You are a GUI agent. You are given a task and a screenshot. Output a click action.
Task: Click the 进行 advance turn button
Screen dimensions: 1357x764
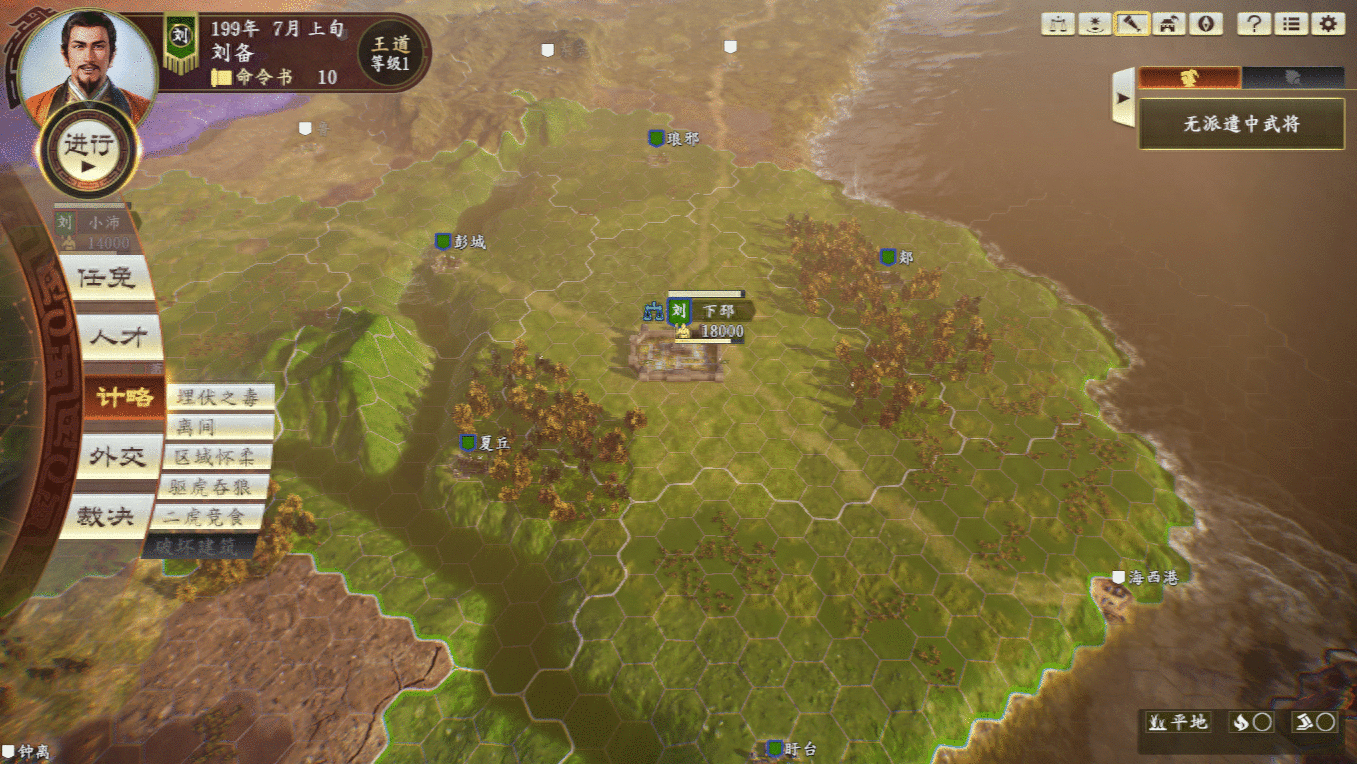point(87,151)
